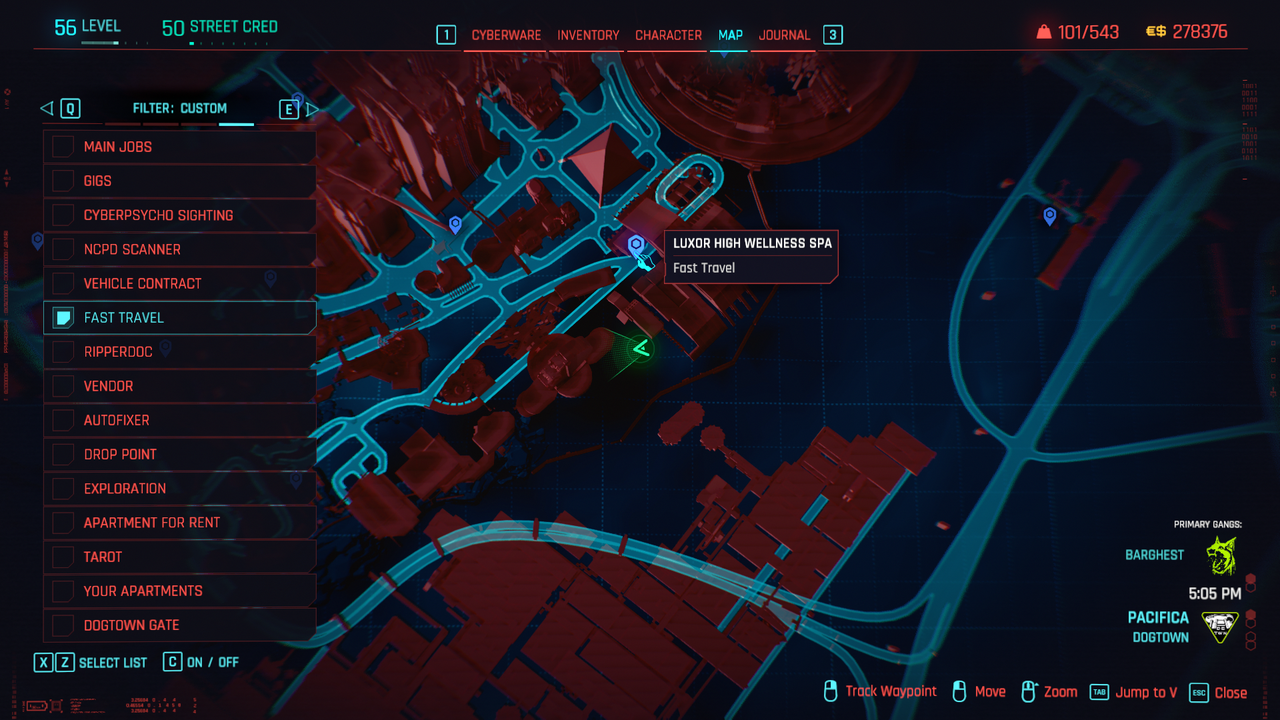Turn off the Fast Travel filter
Image resolution: width=1280 pixels, height=720 pixels.
pyautogui.click(x=63, y=318)
